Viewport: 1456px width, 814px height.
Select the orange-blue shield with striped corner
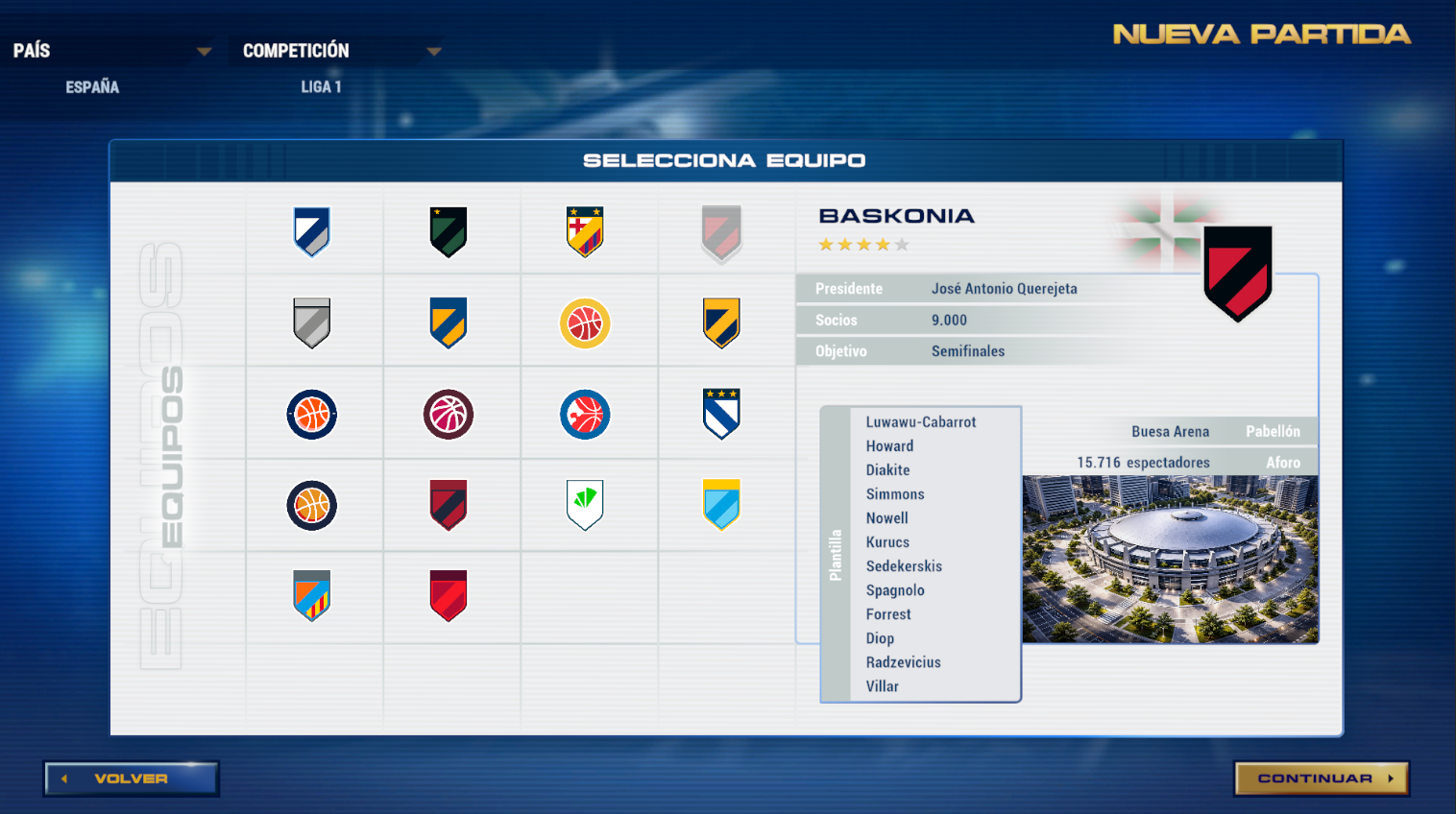(x=312, y=596)
